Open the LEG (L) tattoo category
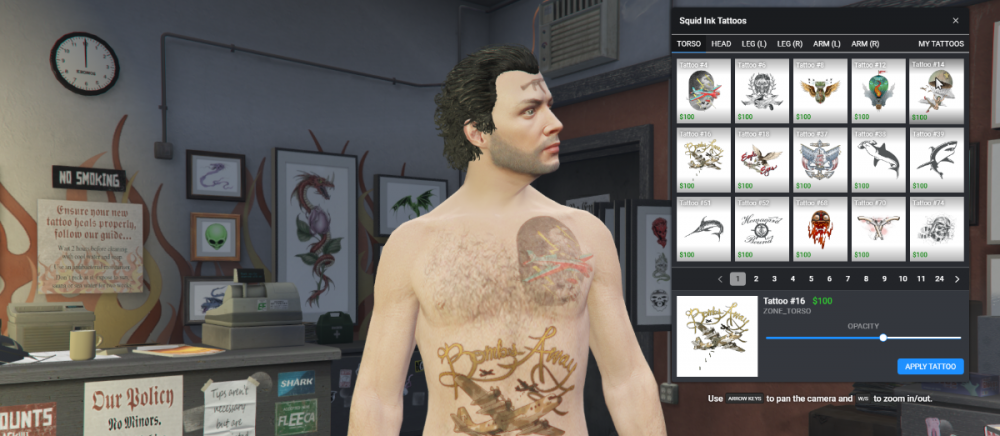This screenshot has width=1000, height=436. pos(754,44)
